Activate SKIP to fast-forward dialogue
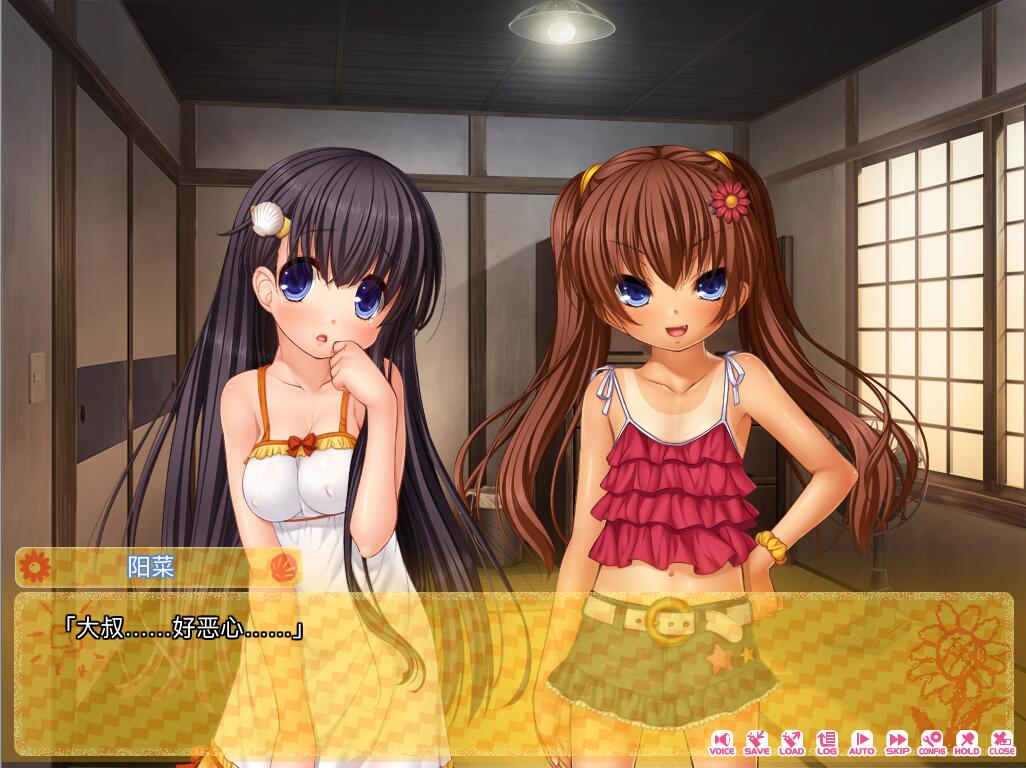 pyautogui.click(x=897, y=741)
